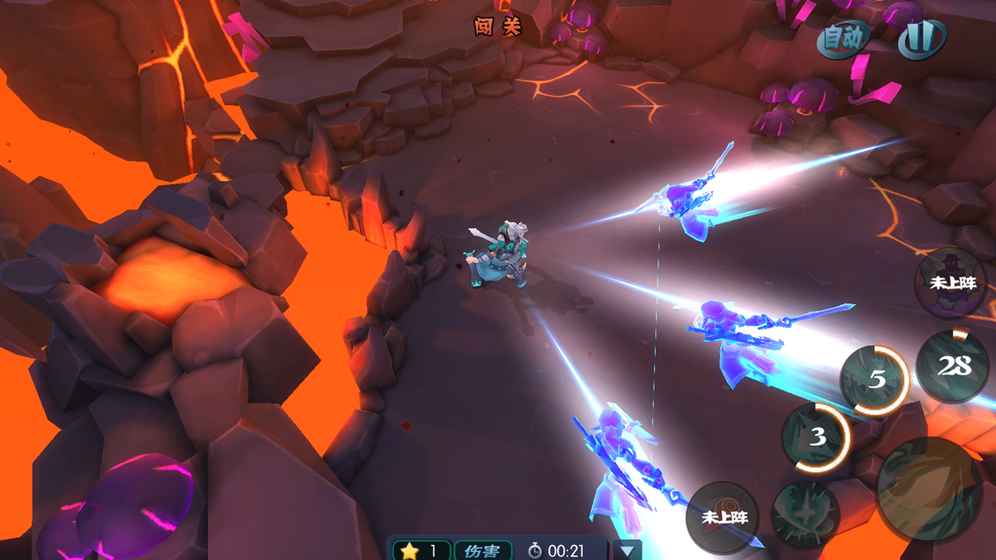Image resolution: width=996 pixels, height=560 pixels.
Task: Tap the large basic attack button
Action: click(x=929, y=488)
